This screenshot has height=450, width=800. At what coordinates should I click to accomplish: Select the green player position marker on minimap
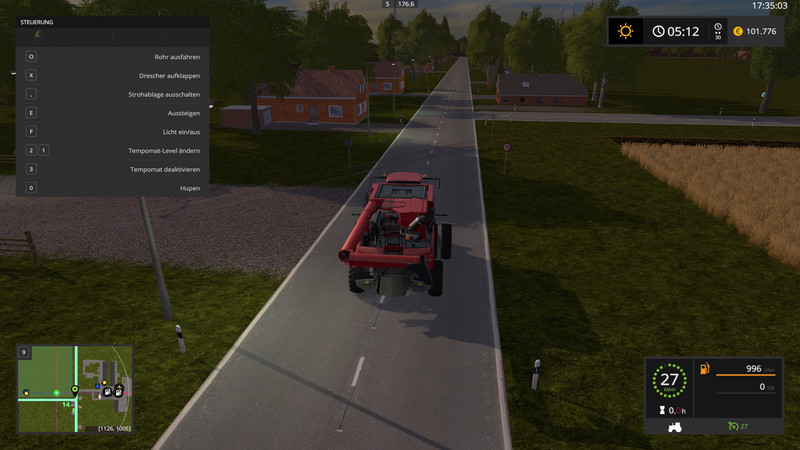(x=74, y=389)
